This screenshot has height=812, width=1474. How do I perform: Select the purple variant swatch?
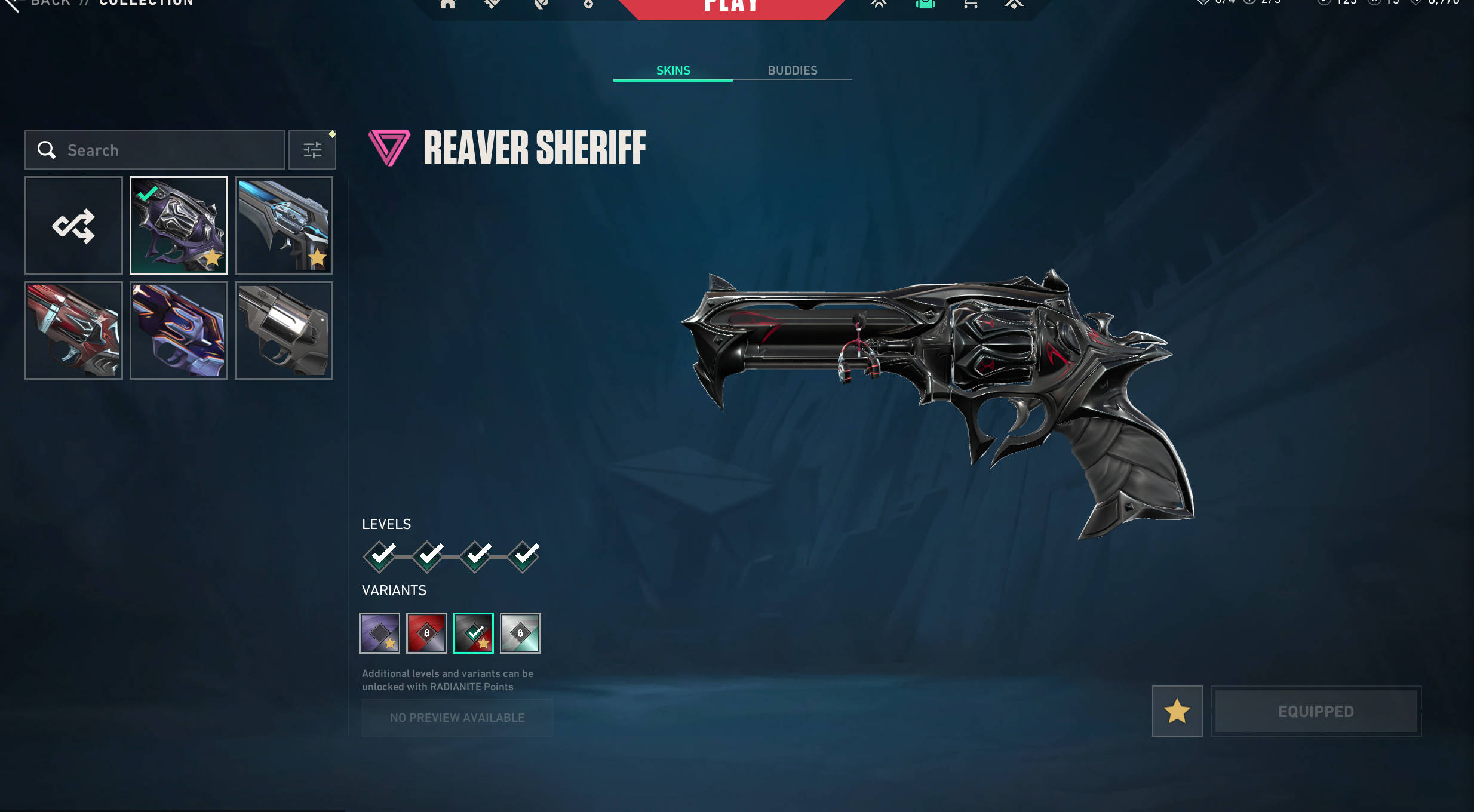tap(379, 633)
